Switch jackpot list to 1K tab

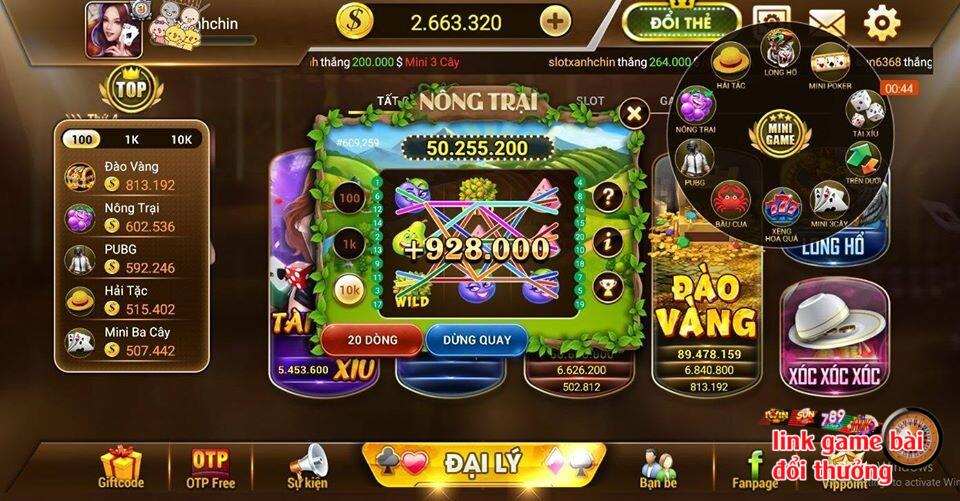click(131, 140)
